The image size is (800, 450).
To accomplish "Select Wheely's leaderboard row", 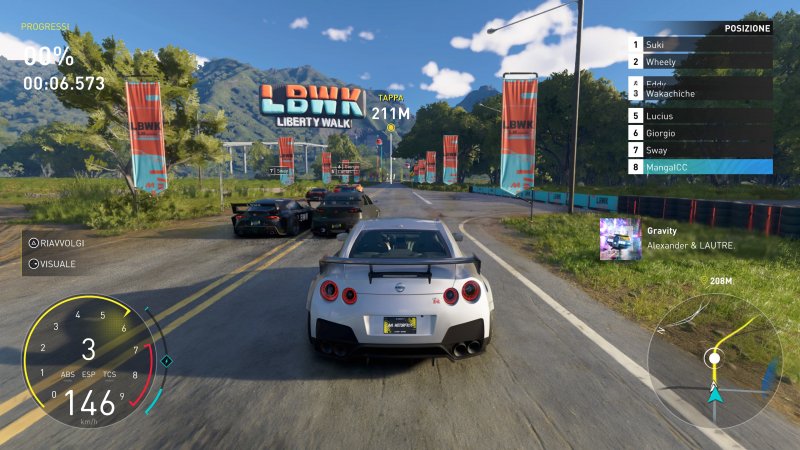I will (x=700, y=62).
